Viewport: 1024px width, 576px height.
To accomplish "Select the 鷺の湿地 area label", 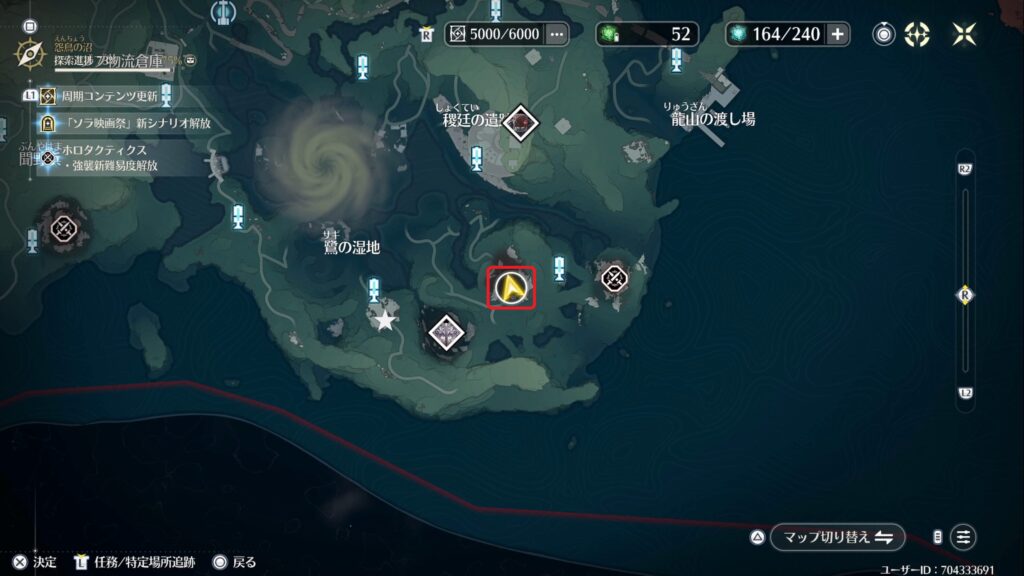I will tap(350, 246).
